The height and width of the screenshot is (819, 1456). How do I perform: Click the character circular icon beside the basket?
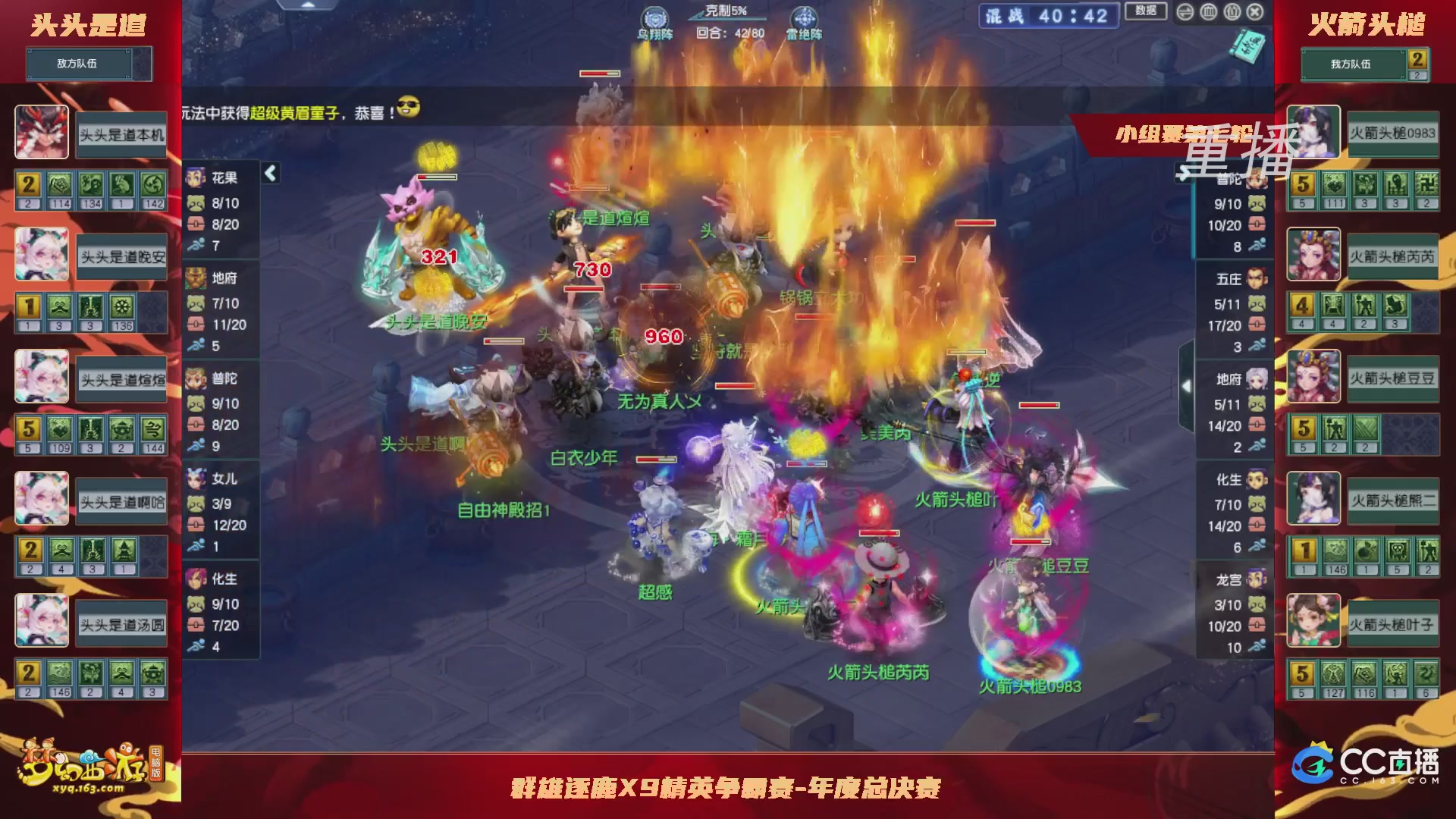pos(1232,12)
